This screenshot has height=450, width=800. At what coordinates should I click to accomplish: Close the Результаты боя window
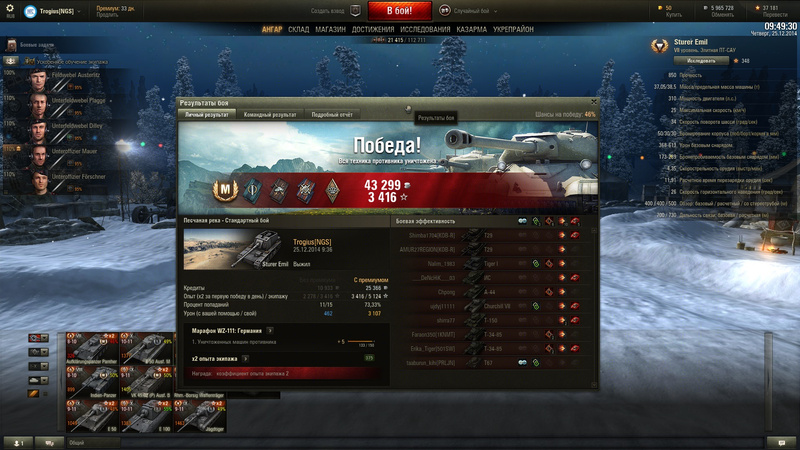(x=593, y=101)
